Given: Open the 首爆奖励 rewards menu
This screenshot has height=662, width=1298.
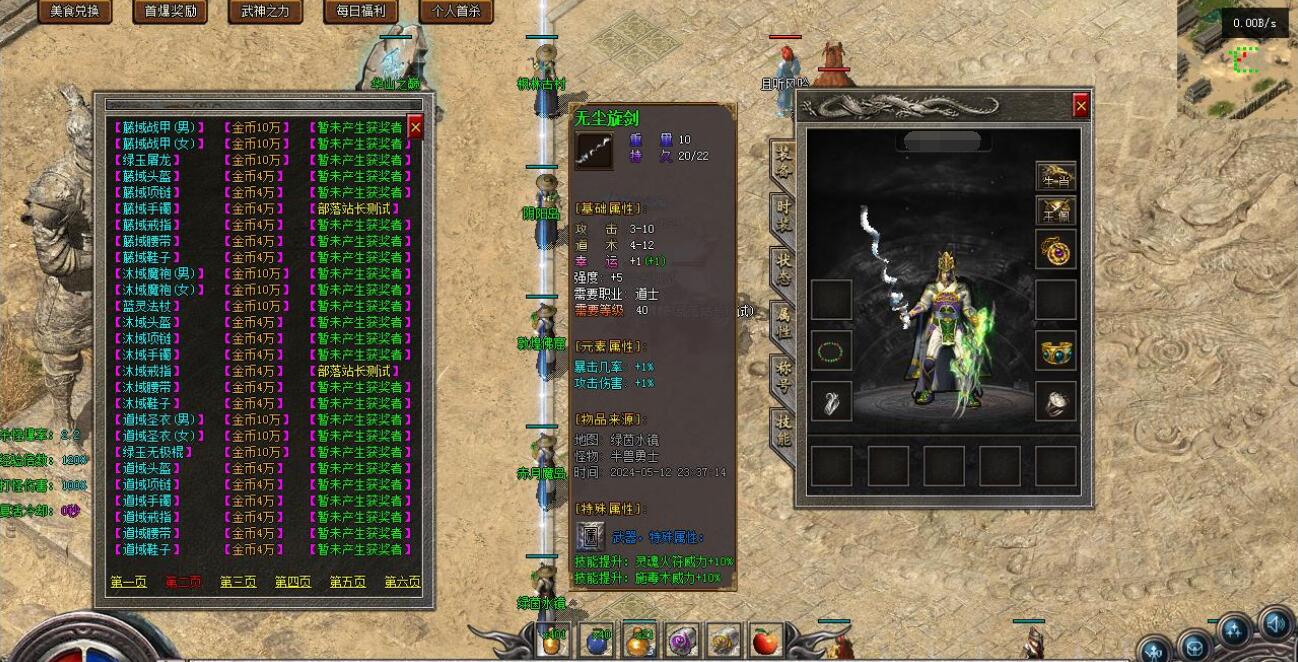Looking at the screenshot, I should (169, 12).
